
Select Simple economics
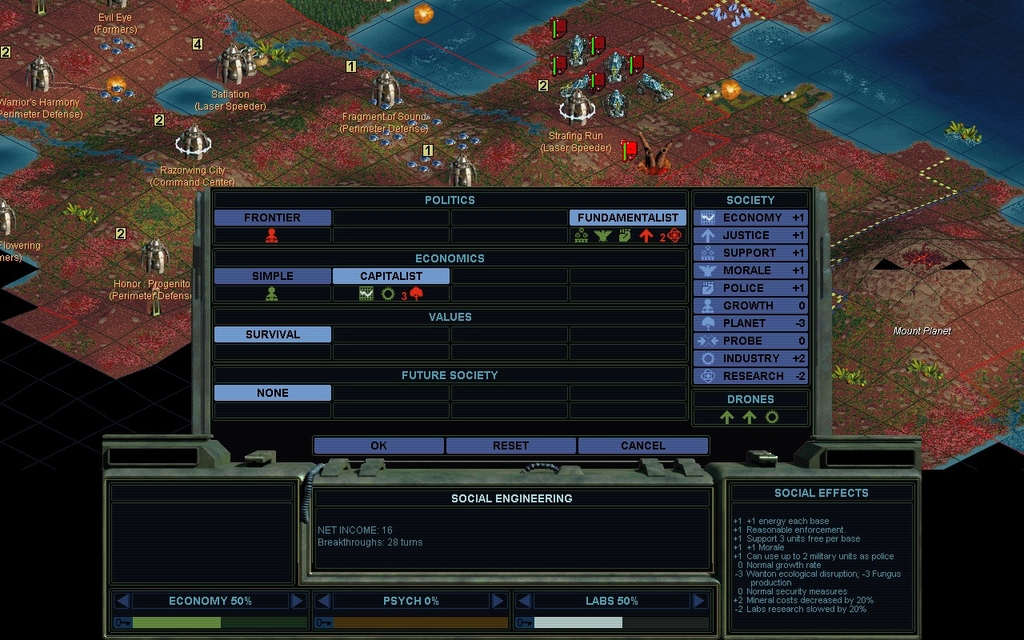coord(272,276)
